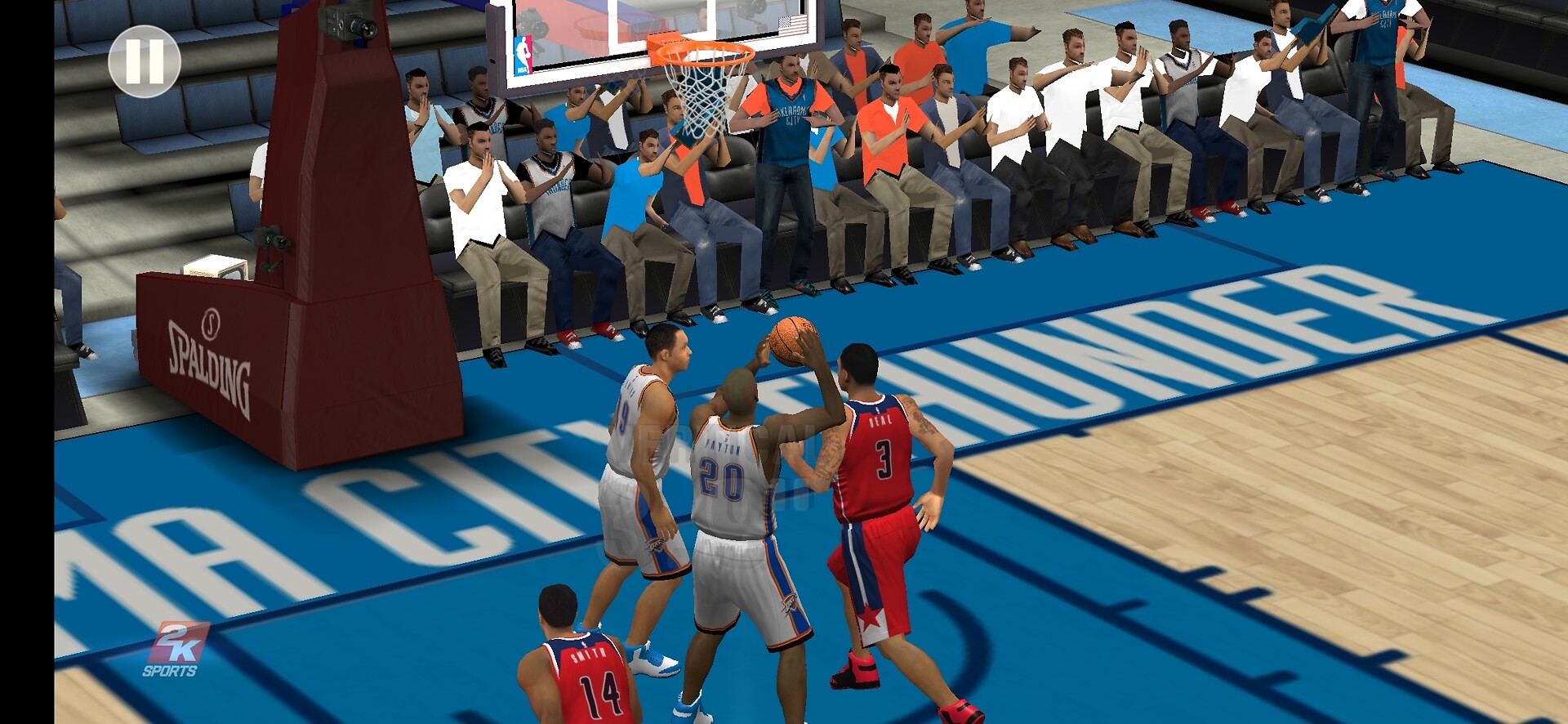Pause the game with the pause button
1568x724 pixels.
point(145,61)
